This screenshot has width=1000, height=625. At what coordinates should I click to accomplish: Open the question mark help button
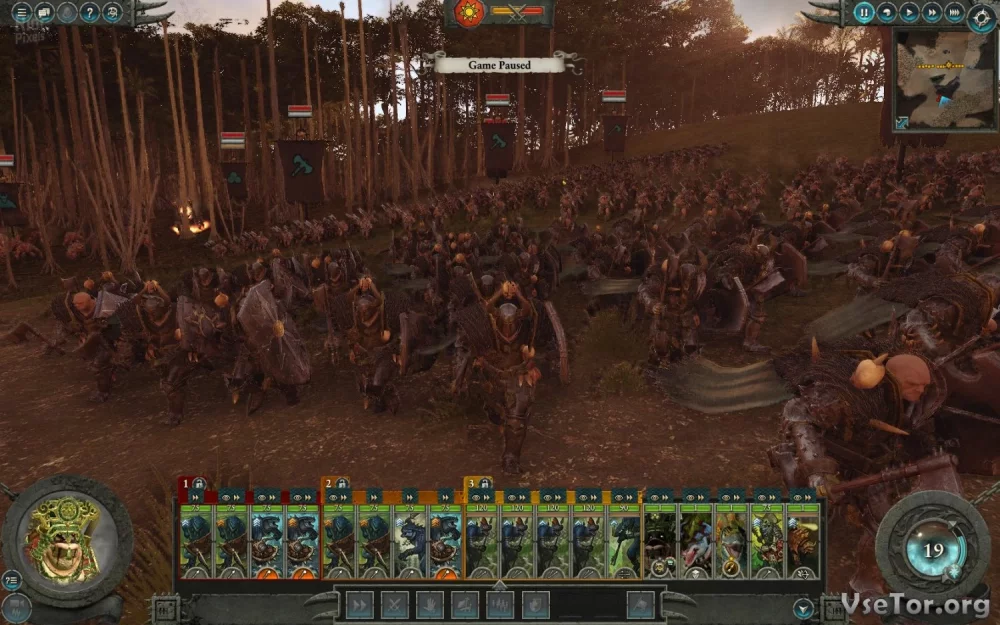click(x=90, y=13)
